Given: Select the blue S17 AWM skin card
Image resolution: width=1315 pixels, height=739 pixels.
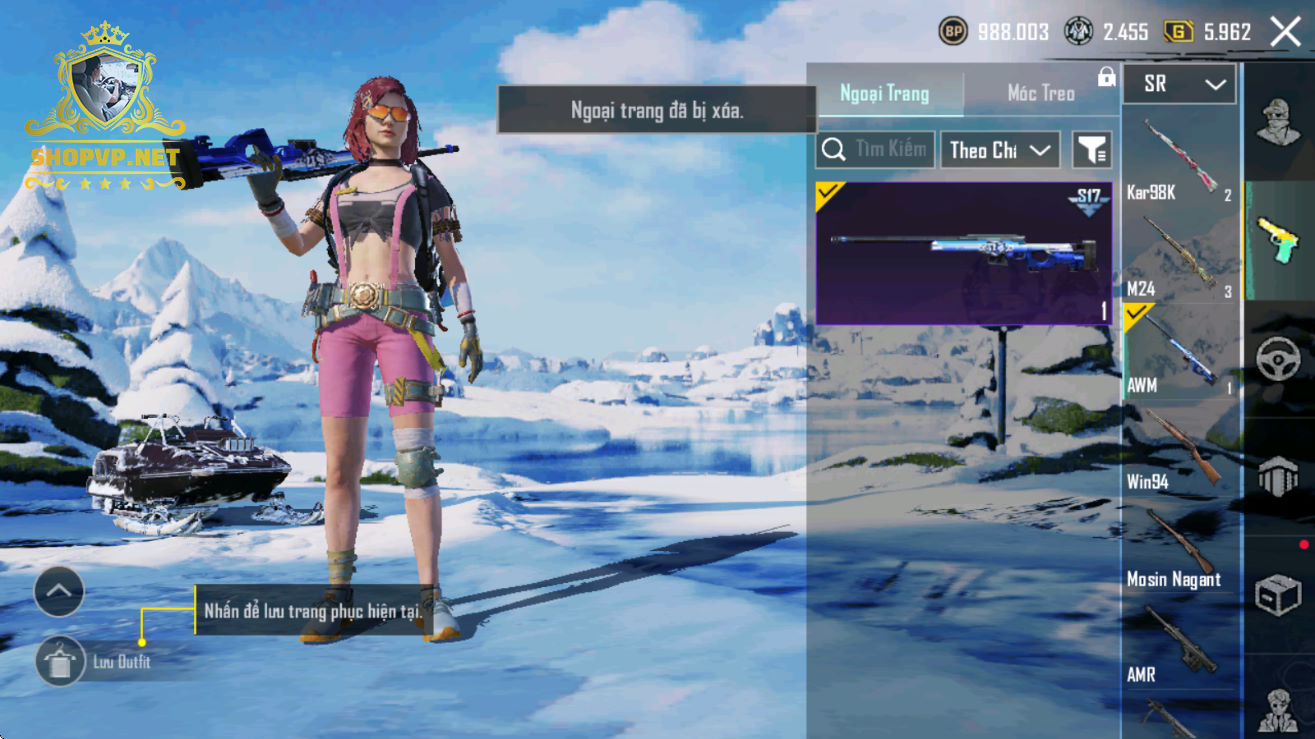Looking at the screenshot, I should pos(964,253).
